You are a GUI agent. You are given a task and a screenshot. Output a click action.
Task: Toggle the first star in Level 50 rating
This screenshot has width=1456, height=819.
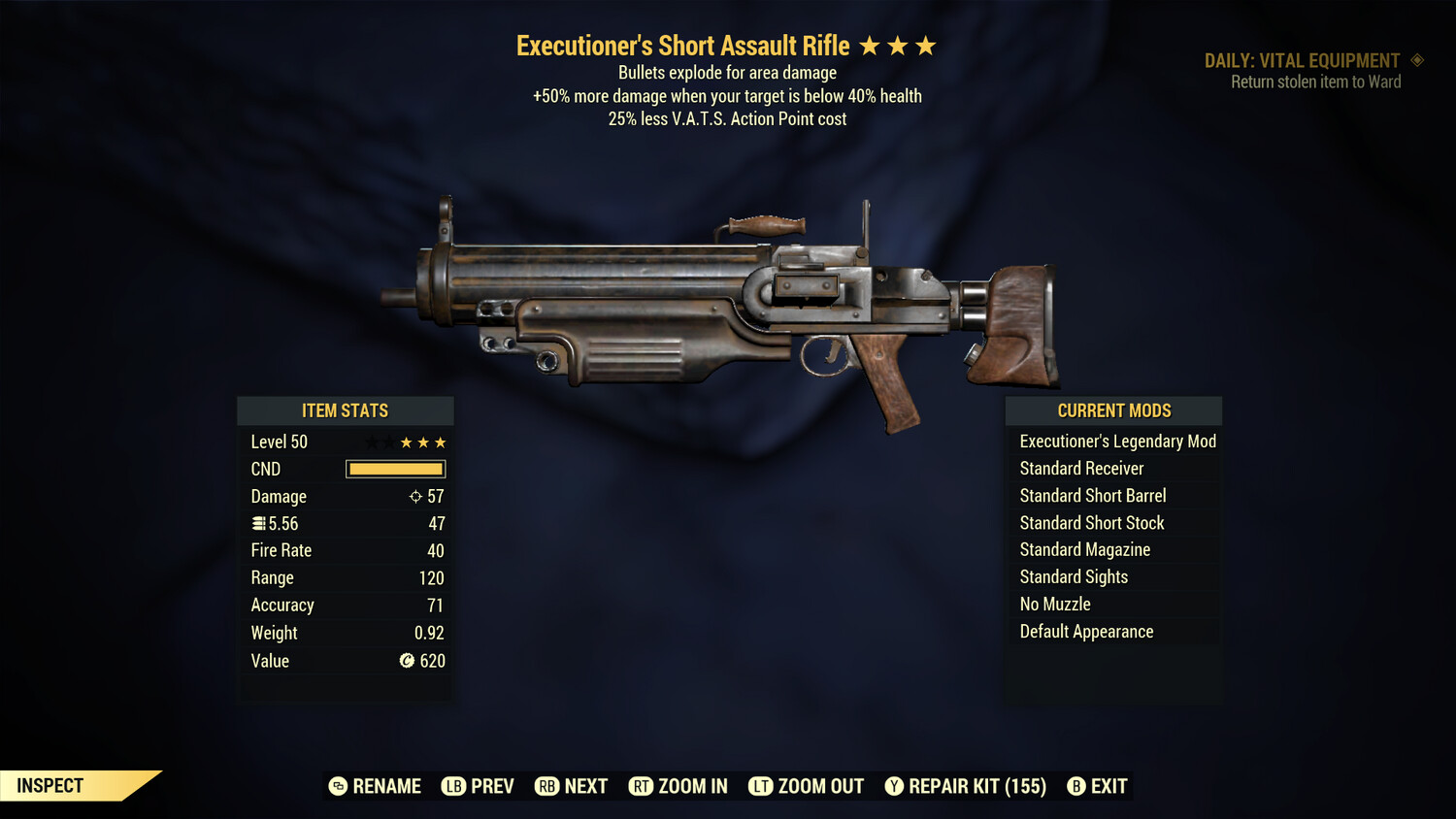pos(371,442)
